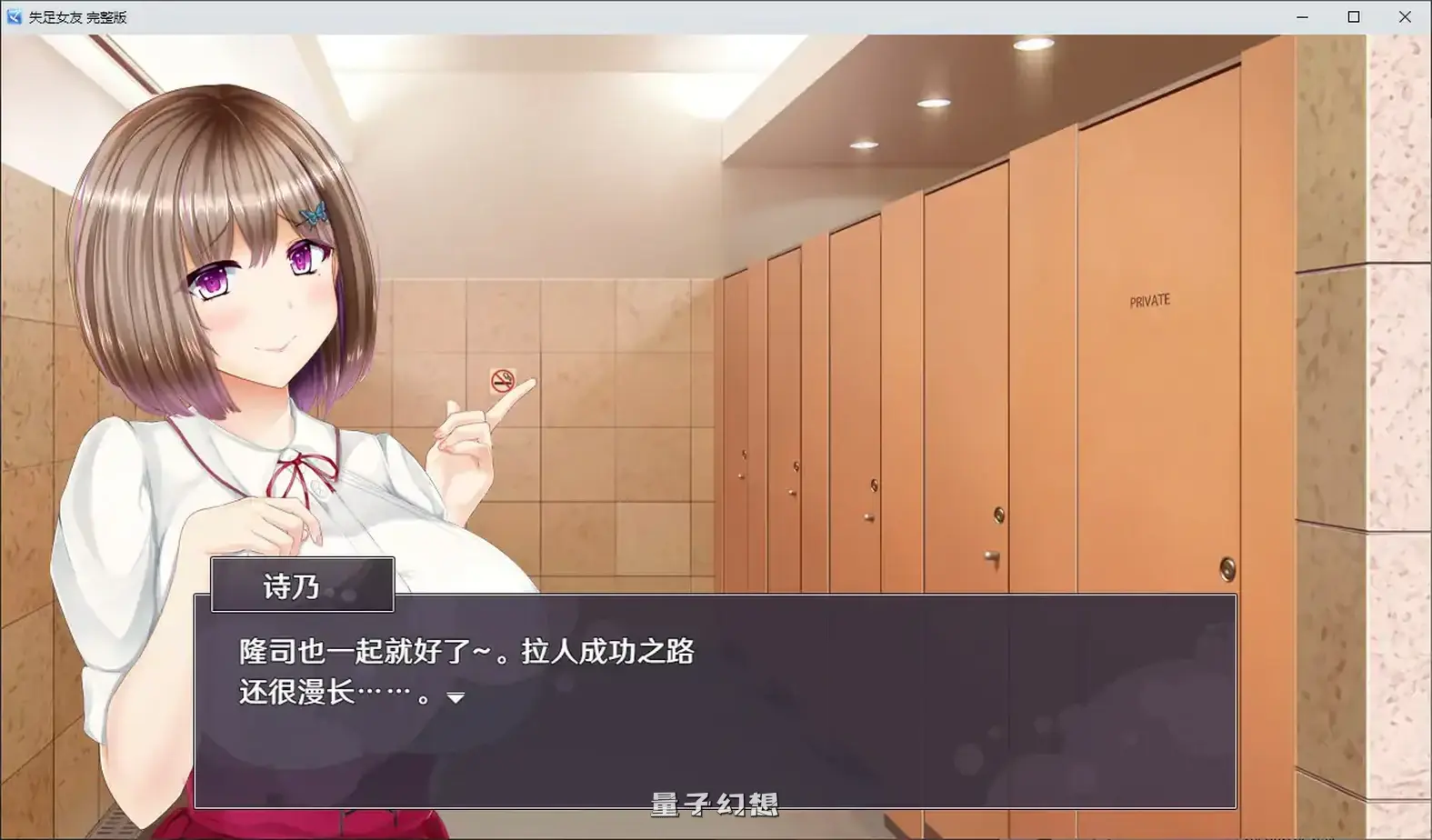The width and height of the screenshot is (1432, 840).
Task: Click the 失足女友 完整版 title text
Action: point(78,15)
